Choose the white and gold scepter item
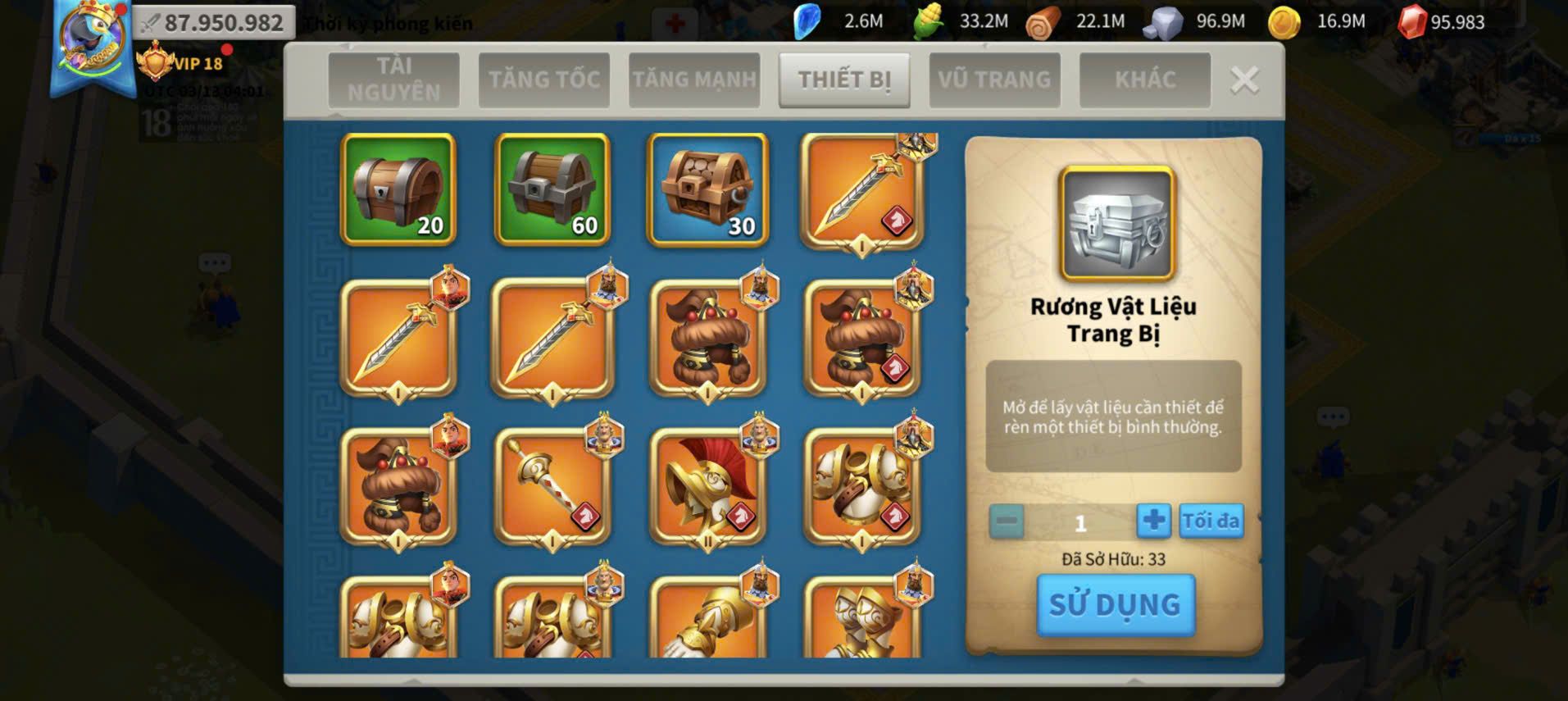 tap(552, 487)
